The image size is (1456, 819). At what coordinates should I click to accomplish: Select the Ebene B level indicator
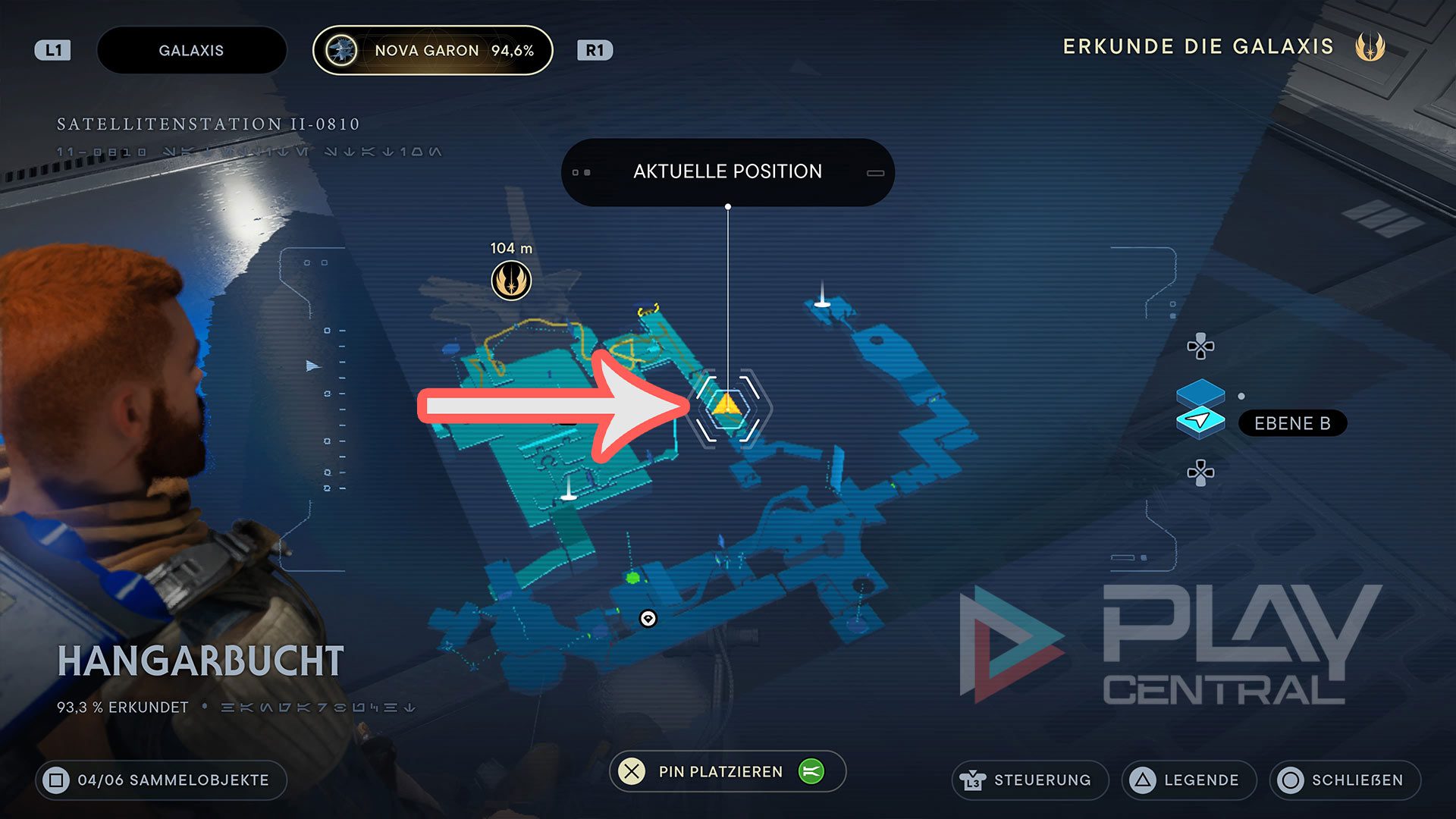click(1291, 423)
